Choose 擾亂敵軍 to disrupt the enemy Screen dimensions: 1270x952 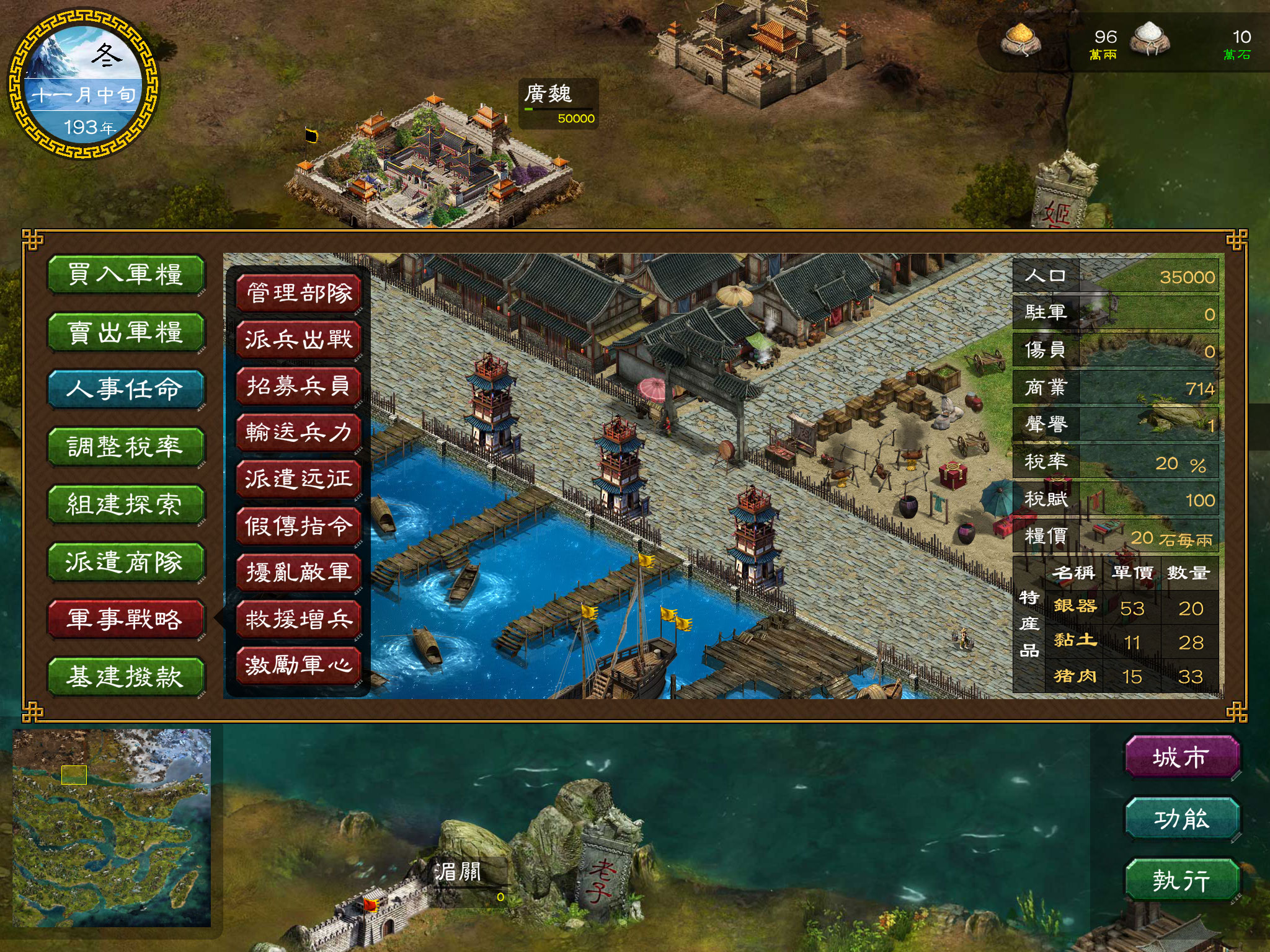pyautogui.click(x=299, y=573)
